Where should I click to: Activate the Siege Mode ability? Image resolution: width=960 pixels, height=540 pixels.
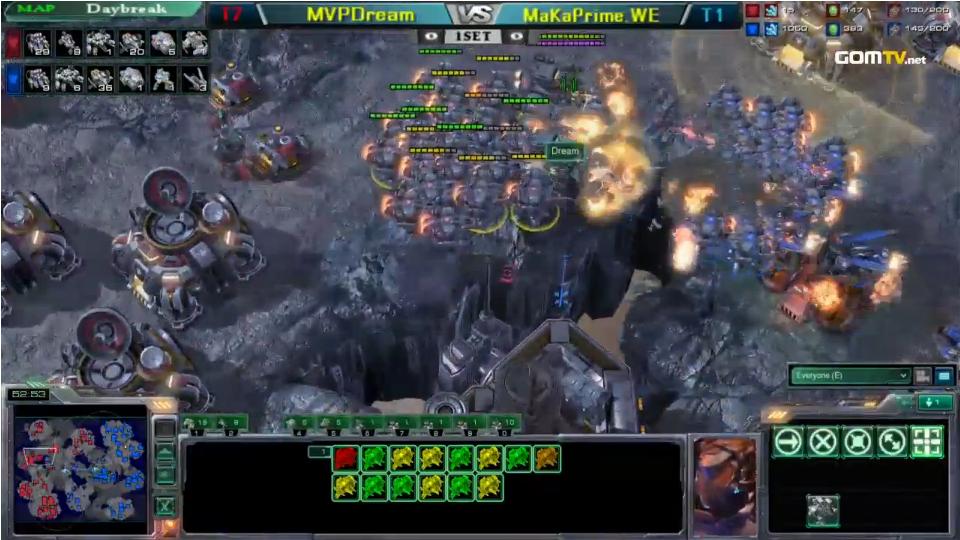tap(823, 510)
